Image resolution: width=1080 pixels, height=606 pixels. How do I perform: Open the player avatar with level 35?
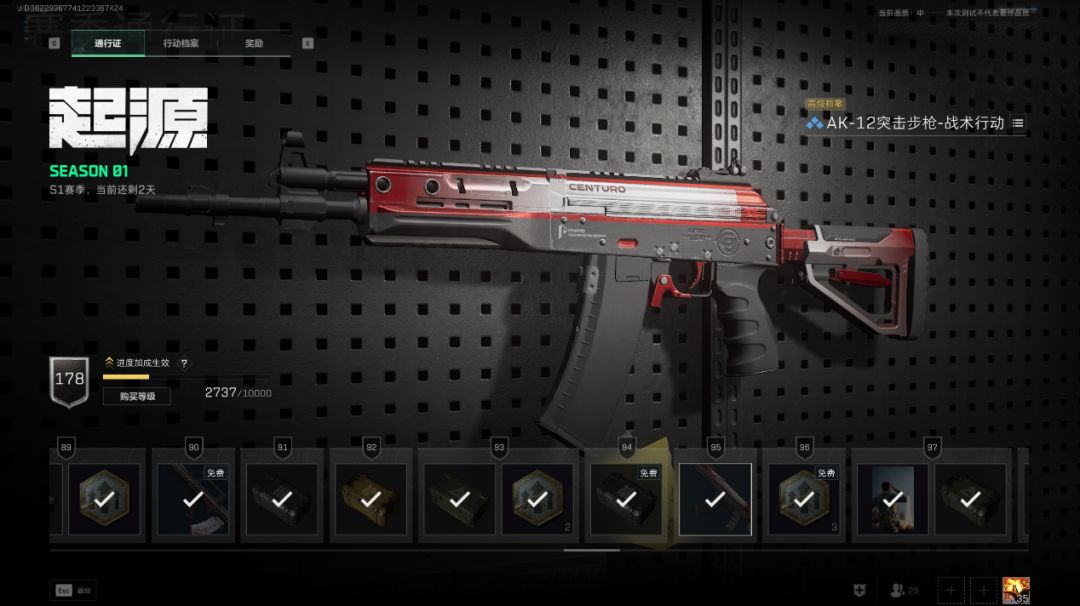point(1016,591)
